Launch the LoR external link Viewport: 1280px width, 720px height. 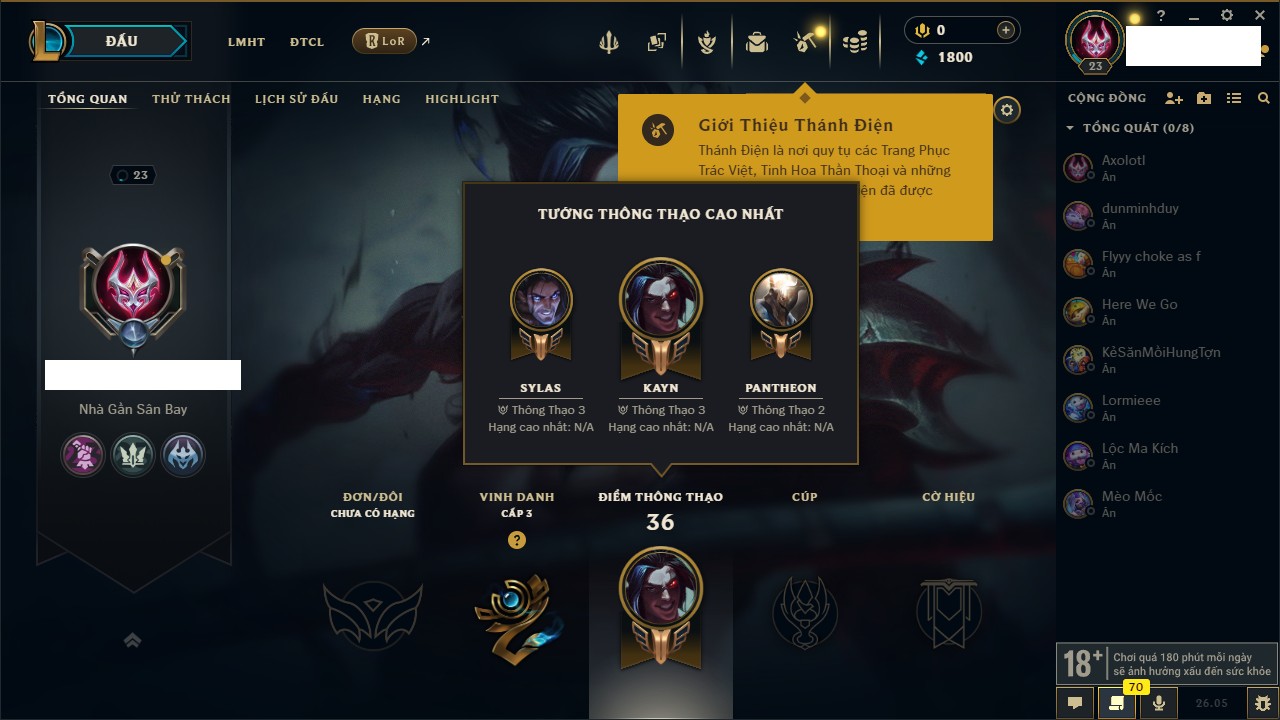[385, 41]
